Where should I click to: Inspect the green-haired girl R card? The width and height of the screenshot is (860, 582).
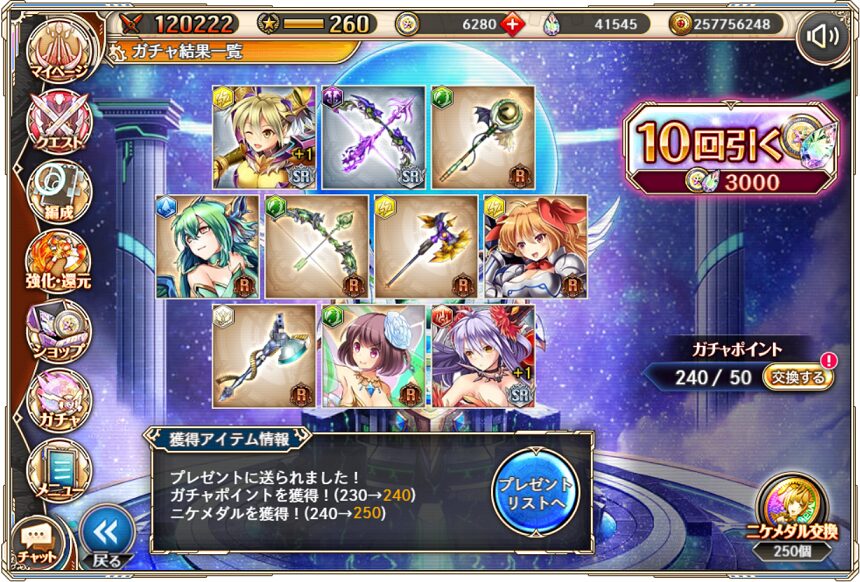click(x=208, y=246)
